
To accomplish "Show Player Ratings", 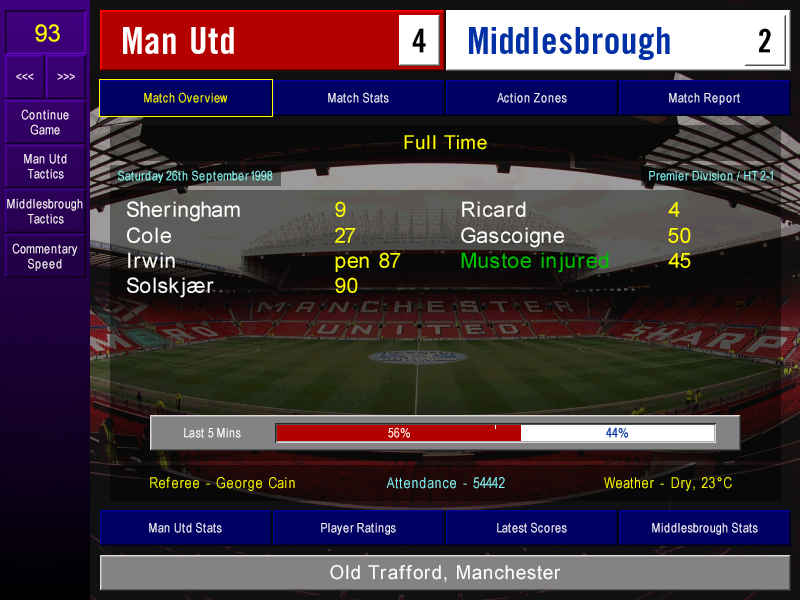I will coord(358,528).
